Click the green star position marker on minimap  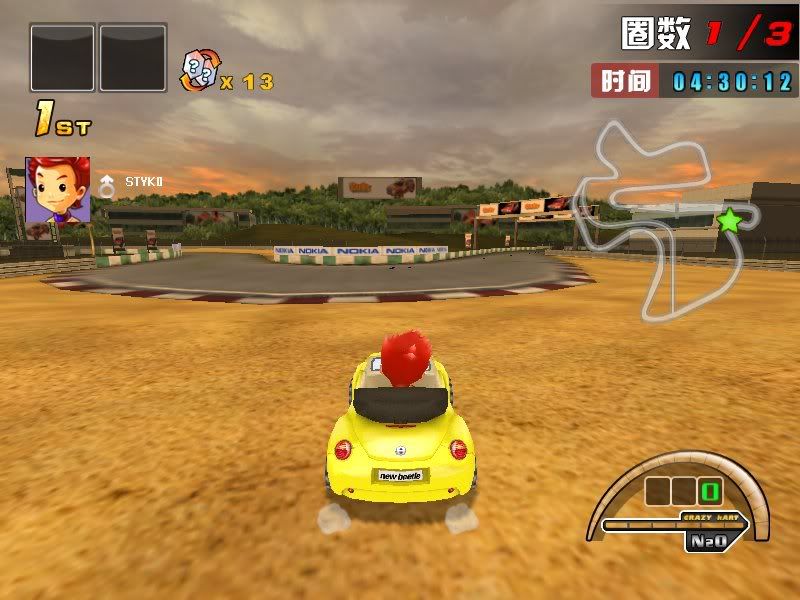point(730,220)
